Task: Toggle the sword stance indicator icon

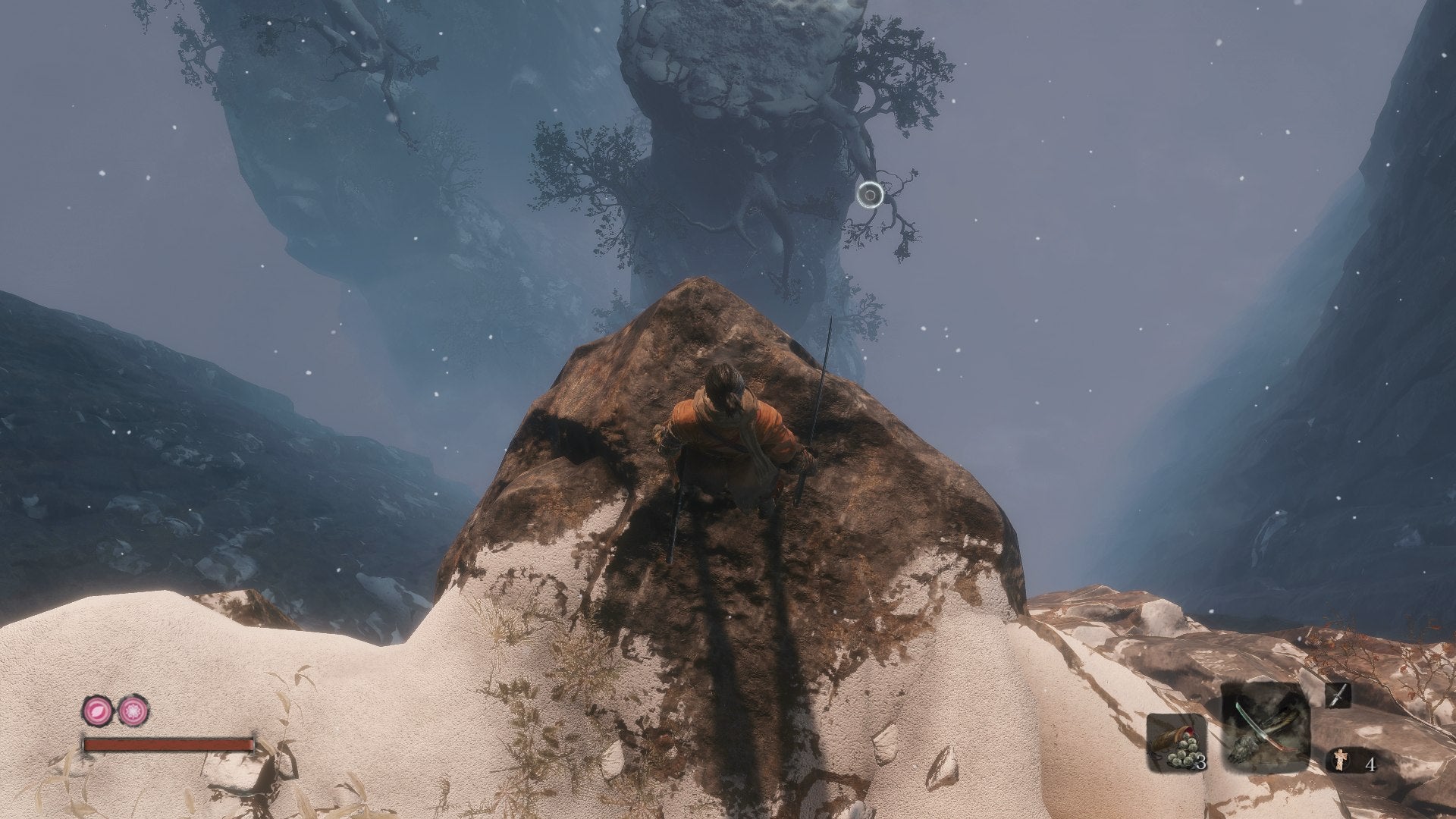Action: click(1338, 696)
